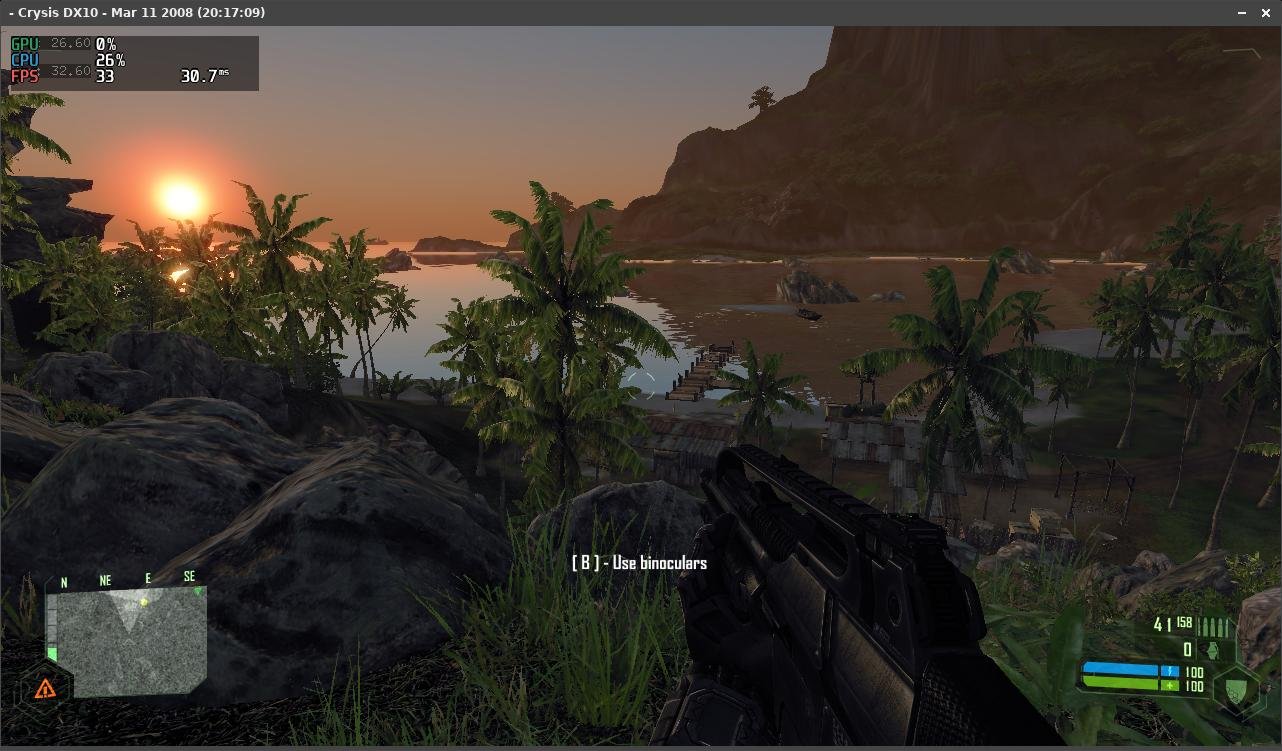Click the minimap radar panel
Screen dimensions: 1282x751
tap(130, 641)
